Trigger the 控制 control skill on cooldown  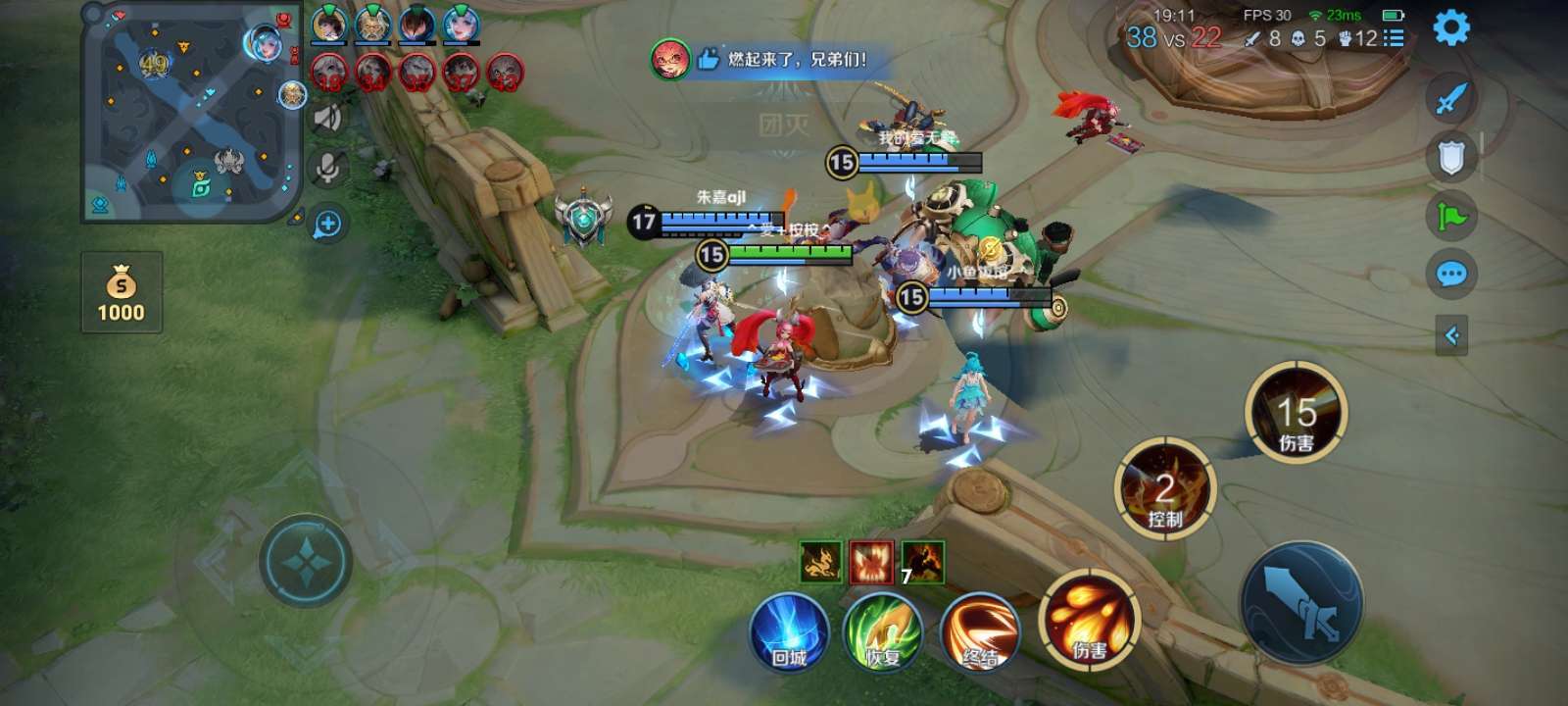pyautogui.click(x=1165, y=488)
